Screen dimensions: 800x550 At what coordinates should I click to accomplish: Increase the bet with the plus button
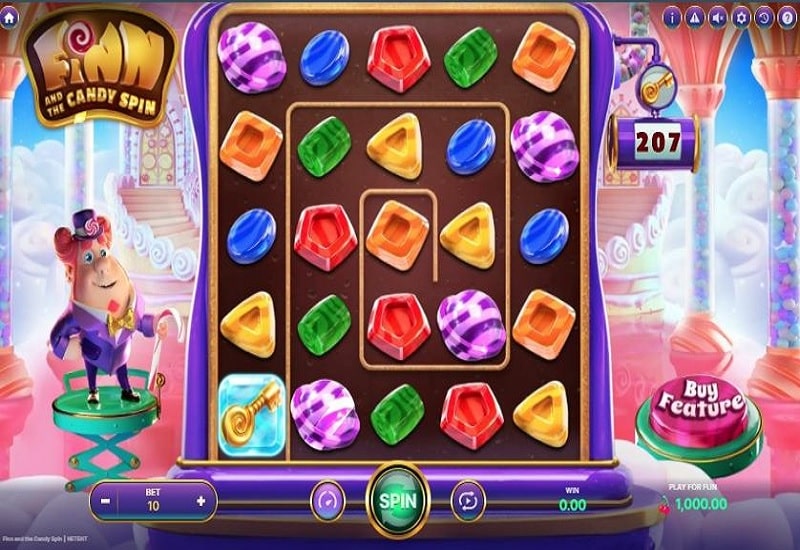[x=202, y=500]
